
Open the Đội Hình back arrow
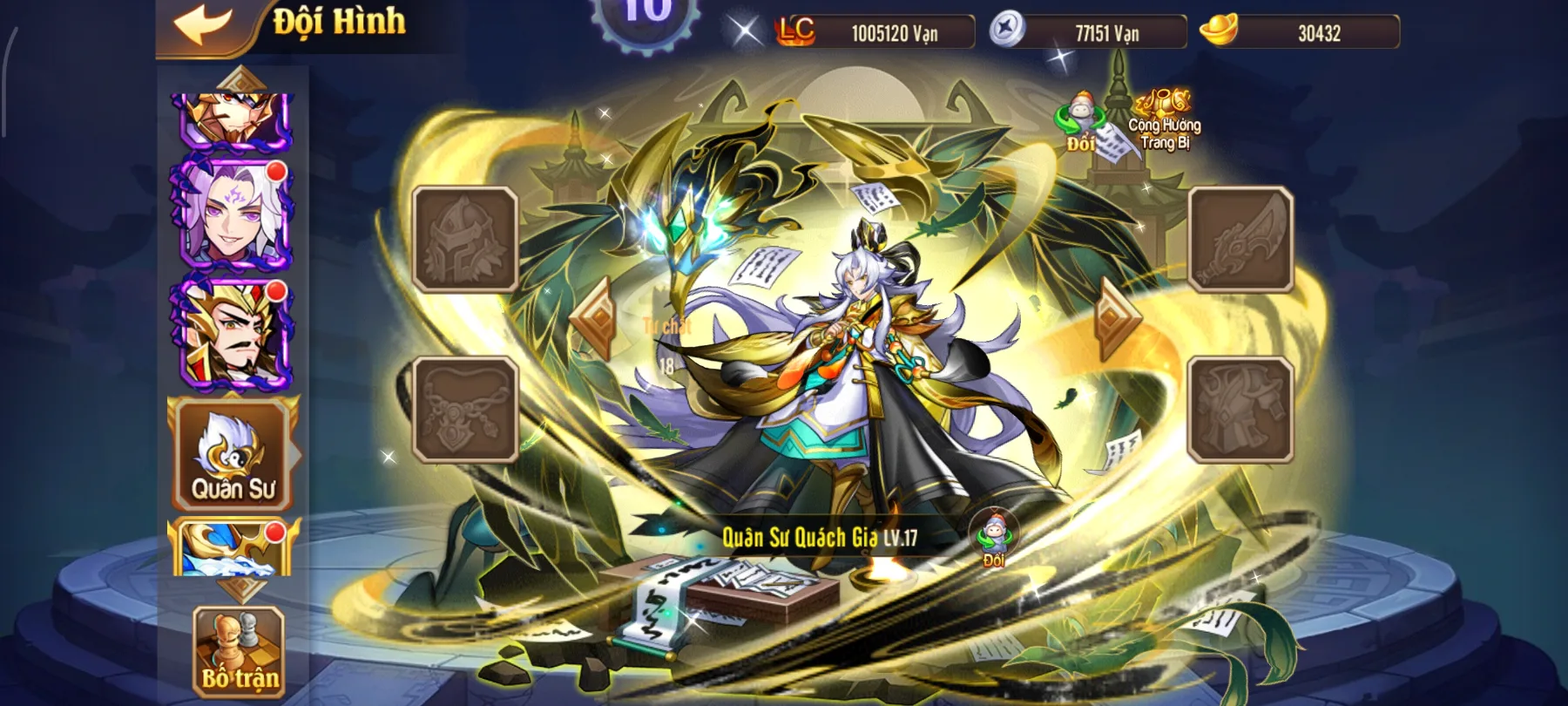tap(202, 23)
